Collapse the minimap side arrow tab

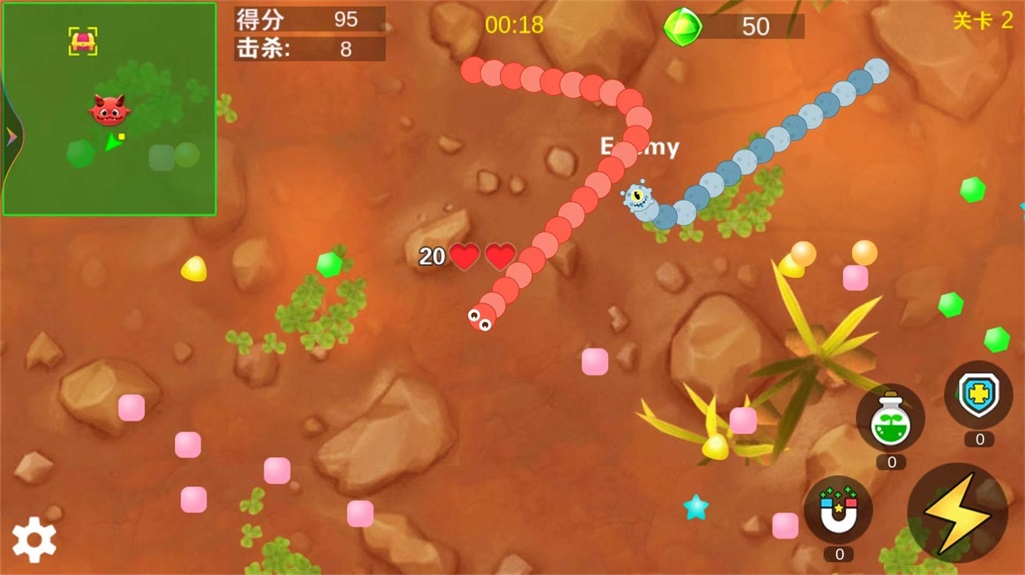[x=10, y=137]
